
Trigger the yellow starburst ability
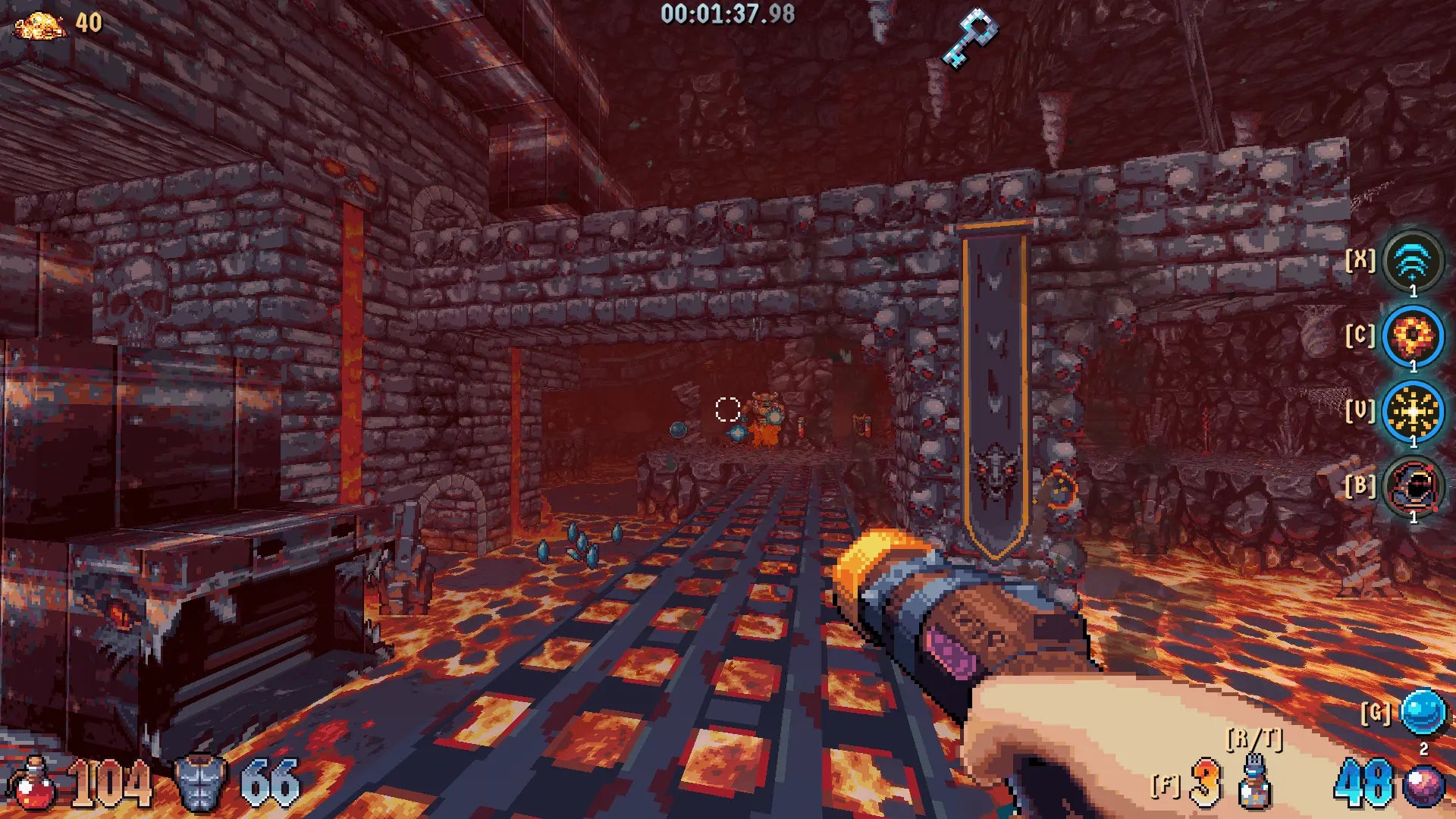(x=1412, y=412)
